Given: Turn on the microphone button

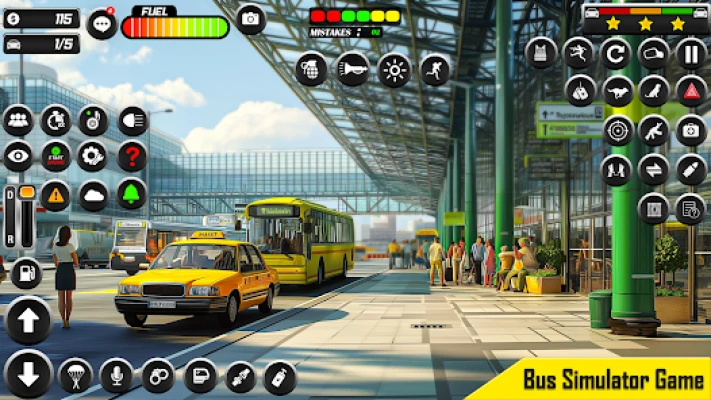Looking at the screenshot, I should tap(116, 376).
